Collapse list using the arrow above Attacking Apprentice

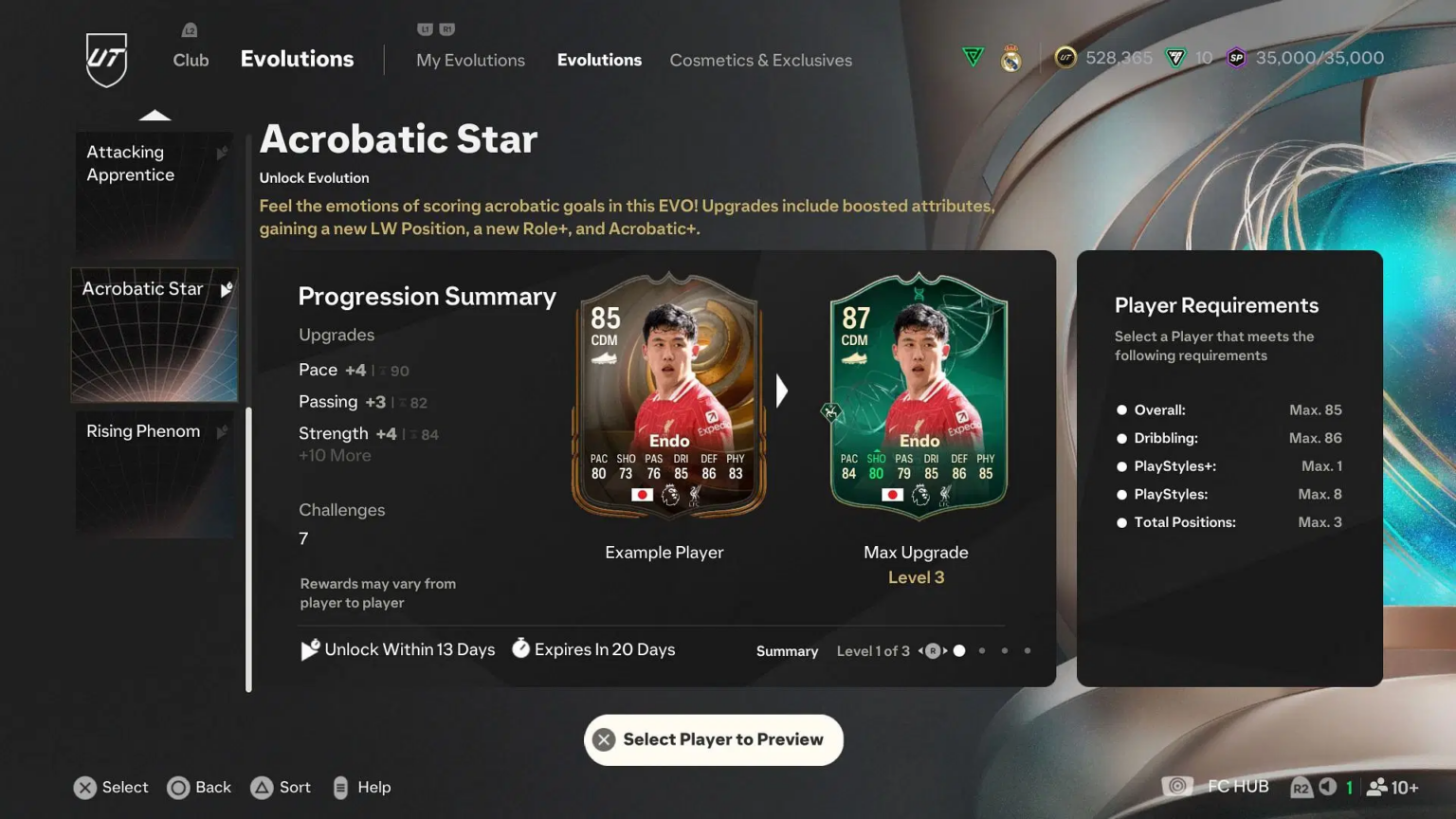[x=155, y=114]
